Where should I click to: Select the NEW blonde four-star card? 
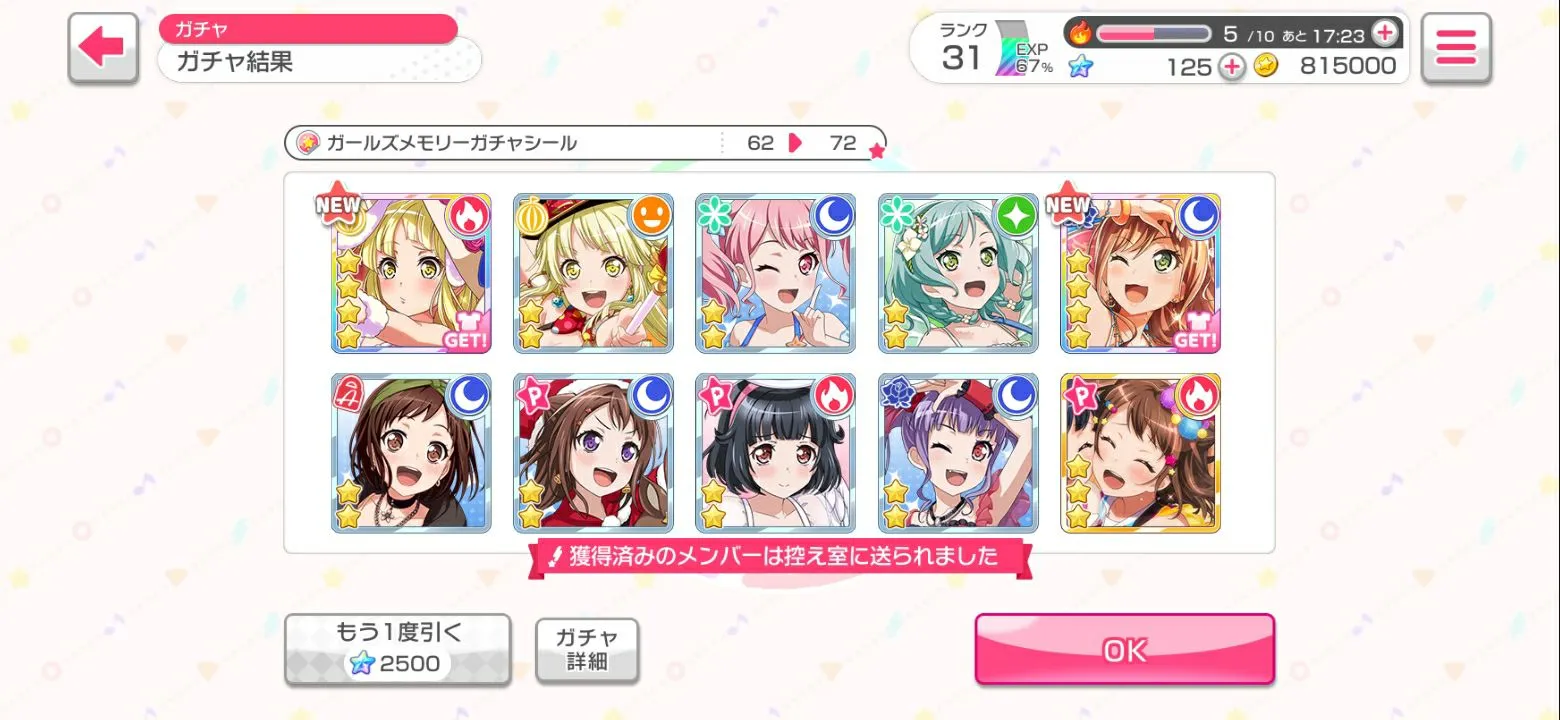(x=411, y=273)
